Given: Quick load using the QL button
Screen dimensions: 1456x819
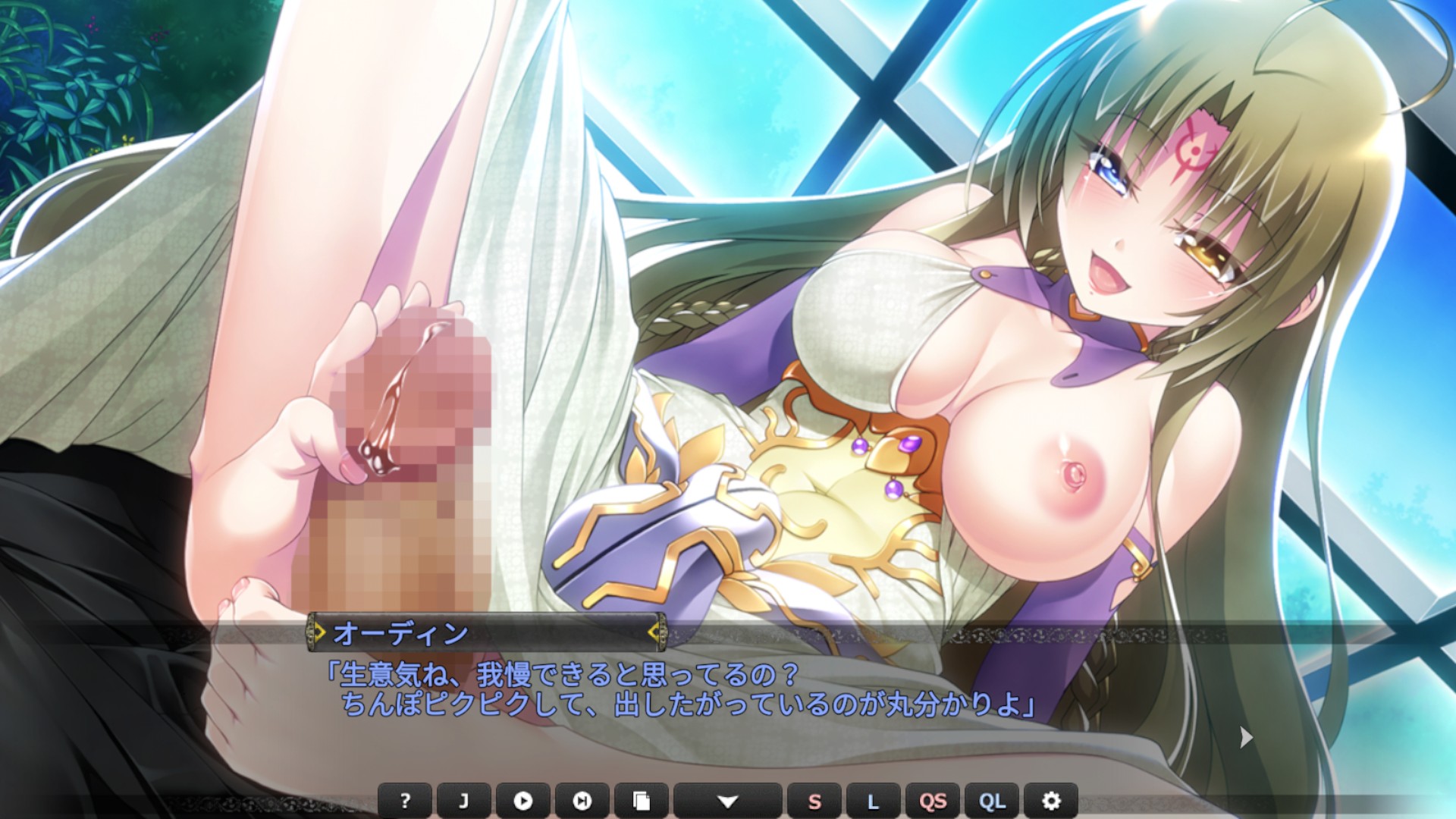Looking at the screenshot, I should pos(992,801).
